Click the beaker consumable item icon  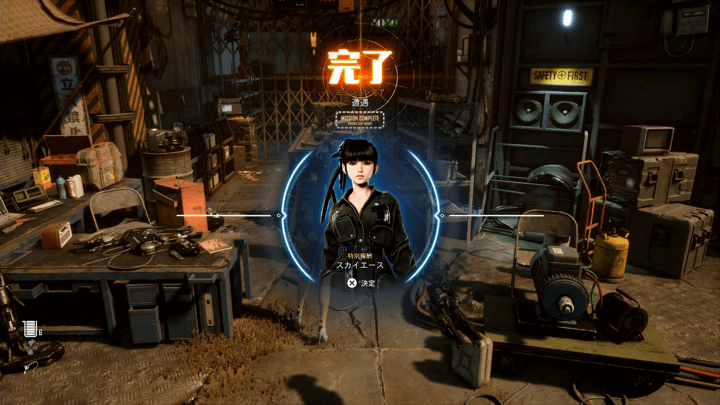31,328
